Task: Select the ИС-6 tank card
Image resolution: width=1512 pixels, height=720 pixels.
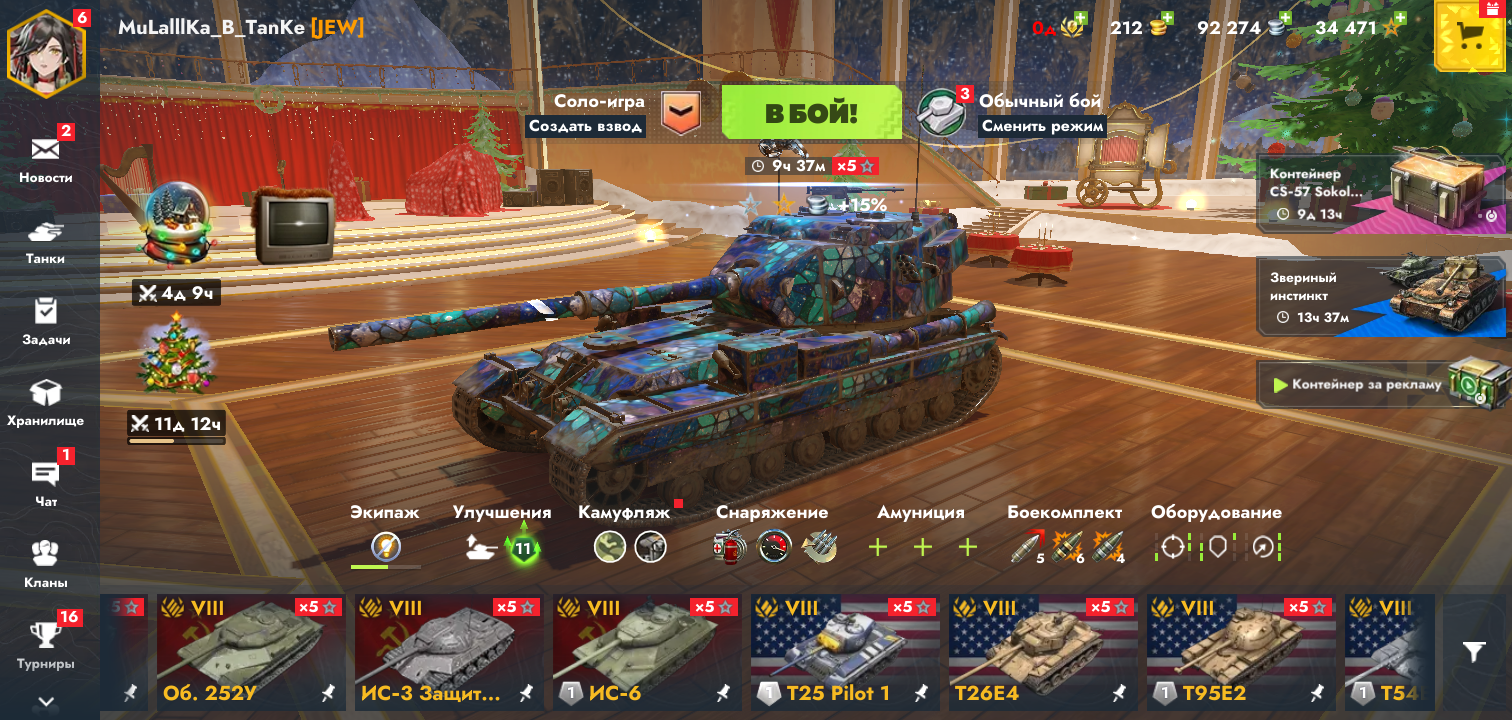Action: coord(647,652)
